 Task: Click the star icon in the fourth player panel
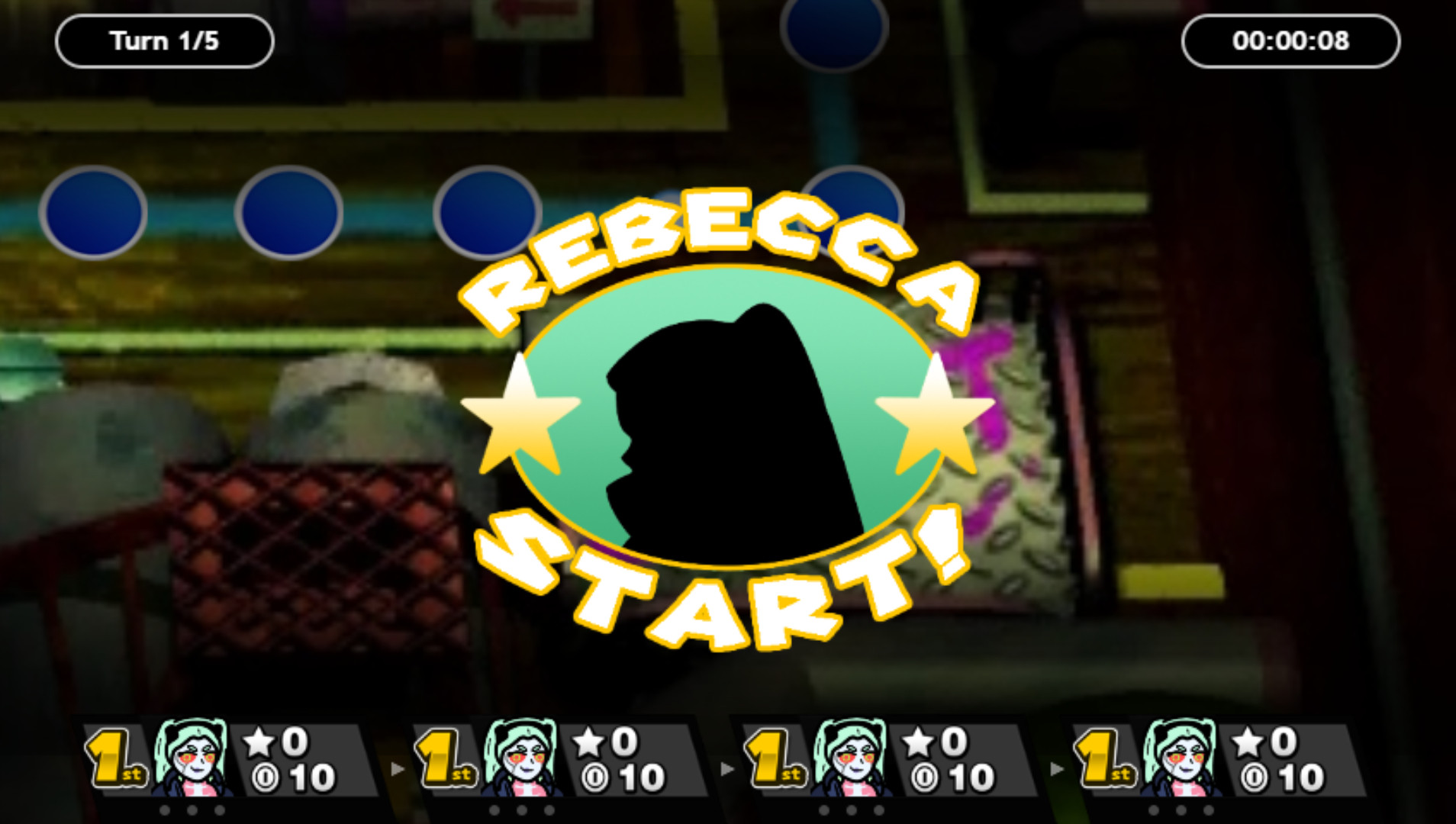pyautogui.click(x=1248, y=740)
